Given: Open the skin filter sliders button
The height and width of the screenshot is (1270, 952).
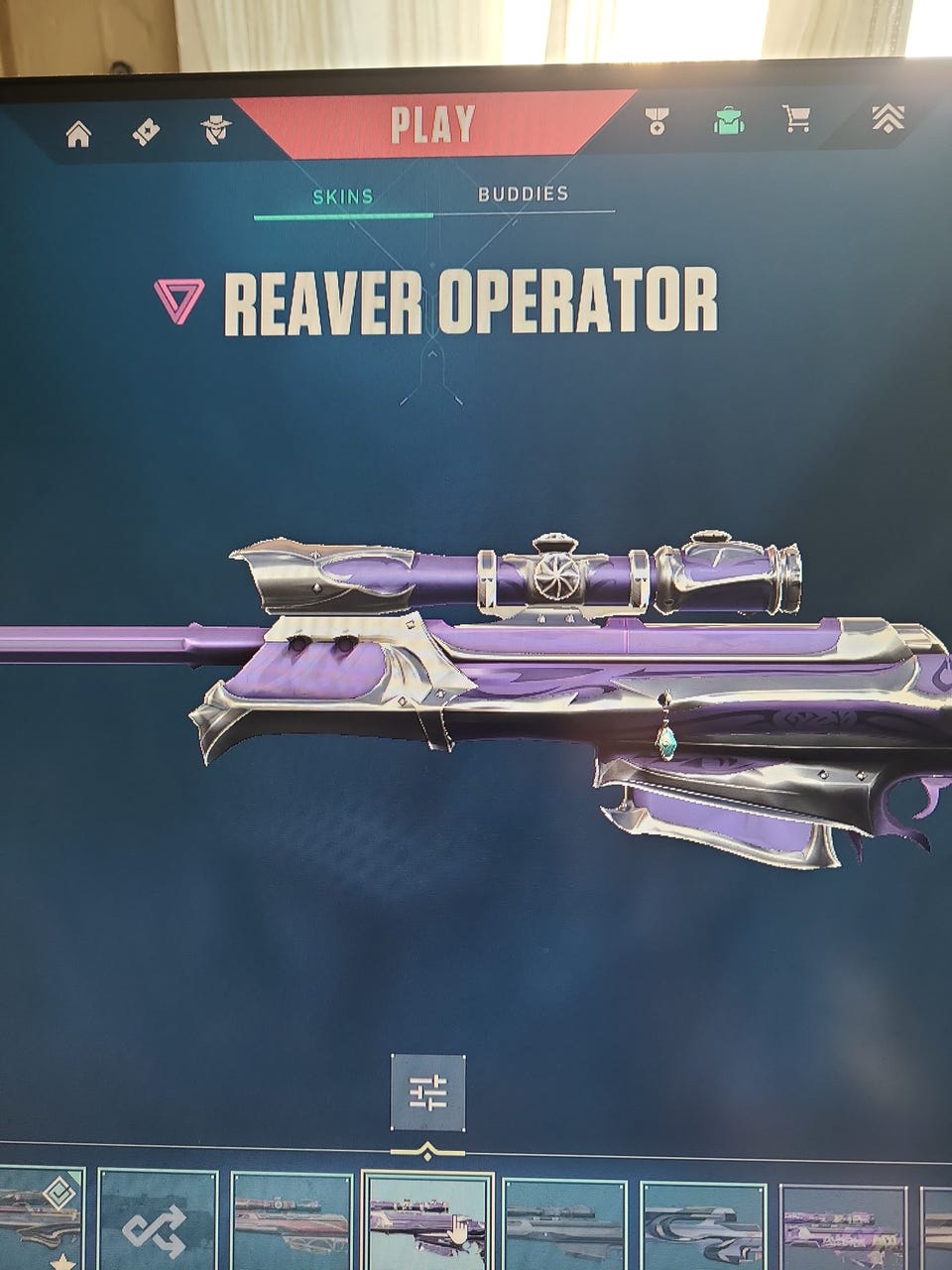Looking at the screenshot, I should click(x=427, y=1093).
